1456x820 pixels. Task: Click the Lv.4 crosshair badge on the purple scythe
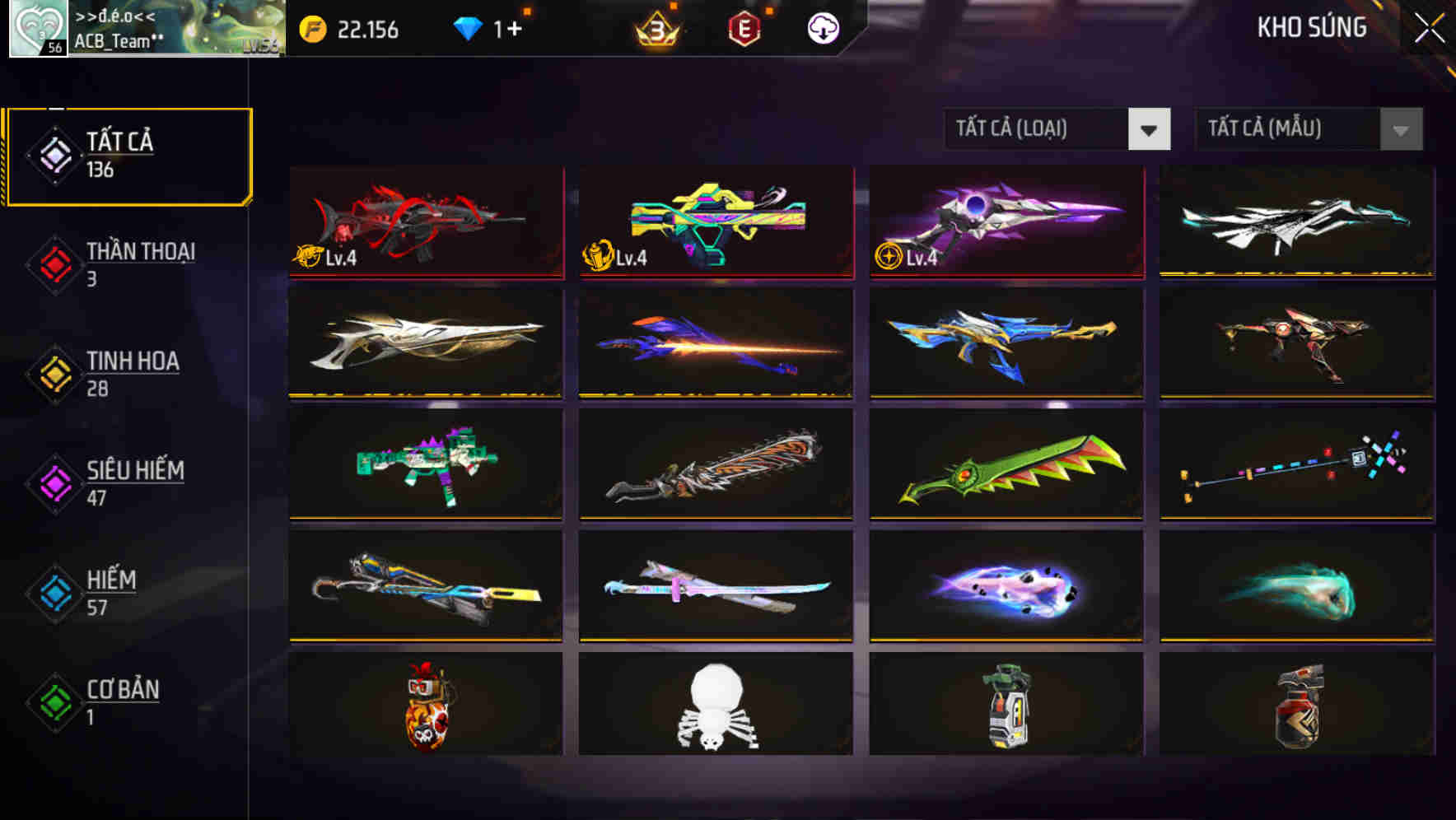889,257
